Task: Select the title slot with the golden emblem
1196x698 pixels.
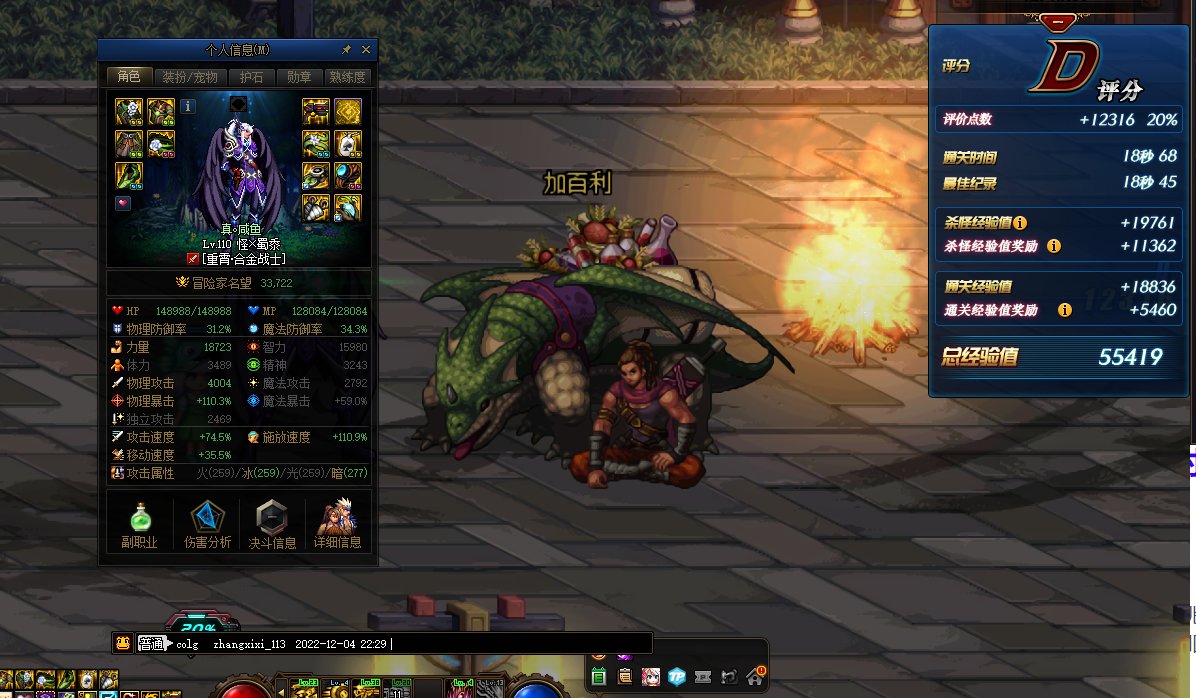Action: click(x=348, y=111)
